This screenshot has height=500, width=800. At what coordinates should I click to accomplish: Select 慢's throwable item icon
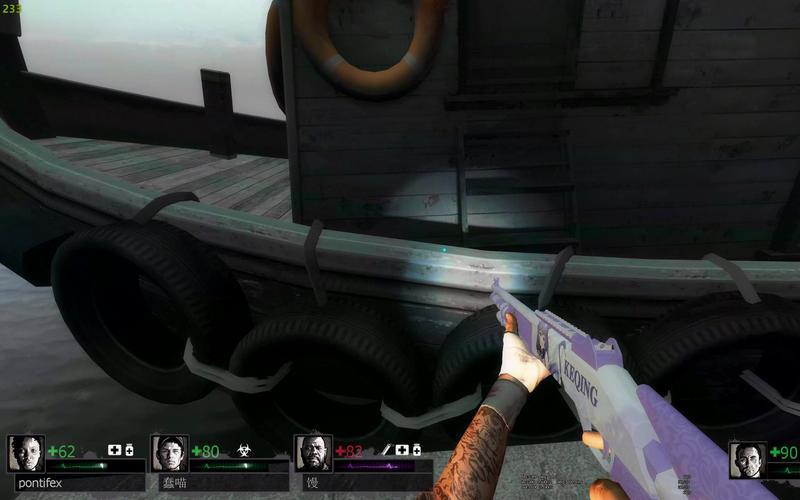coord(385,450)
